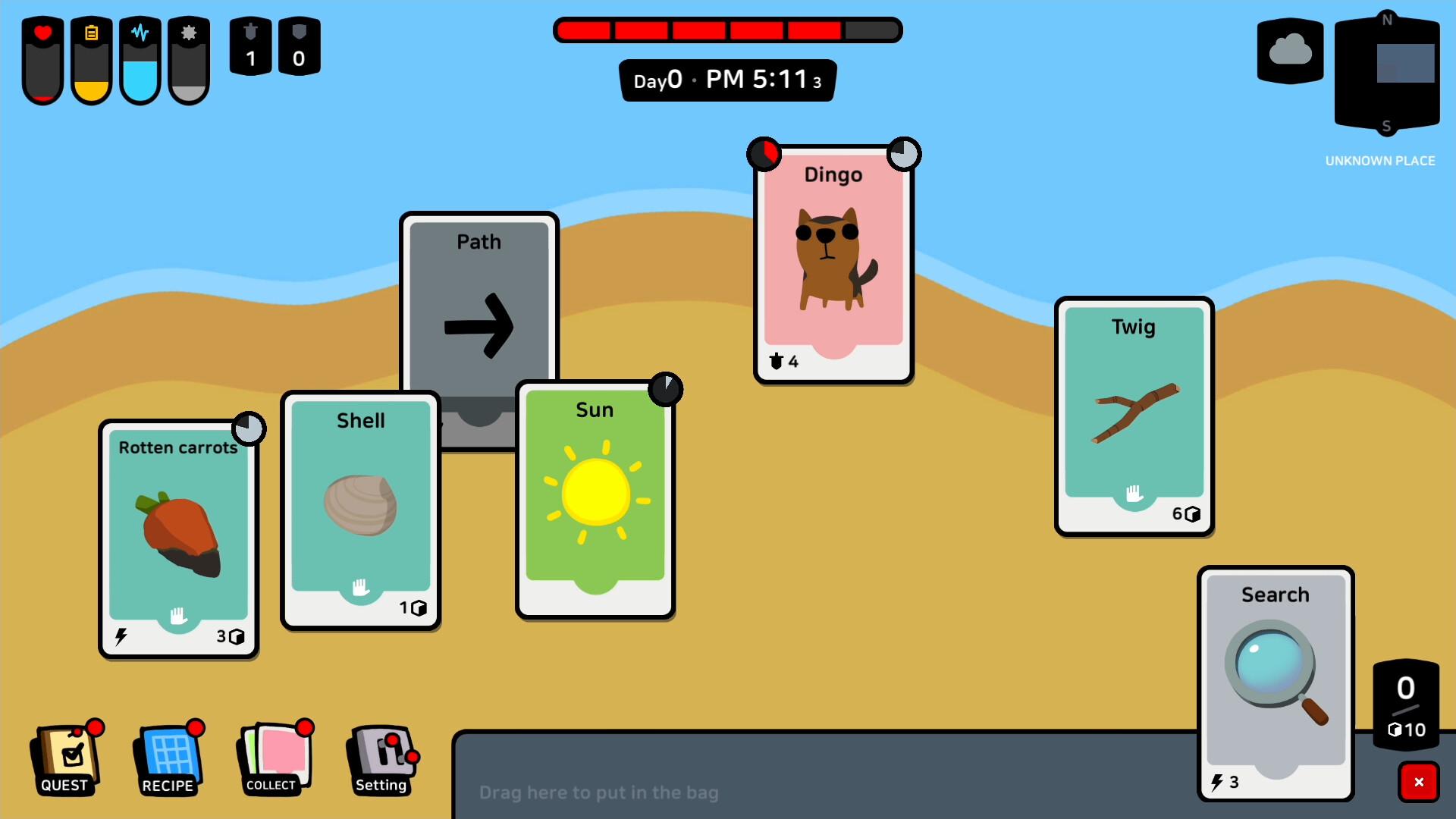Click the timer circle on the Dingo card
Image resolution: width=1456 pixels, height=819 pixels.
pos(906,153)
